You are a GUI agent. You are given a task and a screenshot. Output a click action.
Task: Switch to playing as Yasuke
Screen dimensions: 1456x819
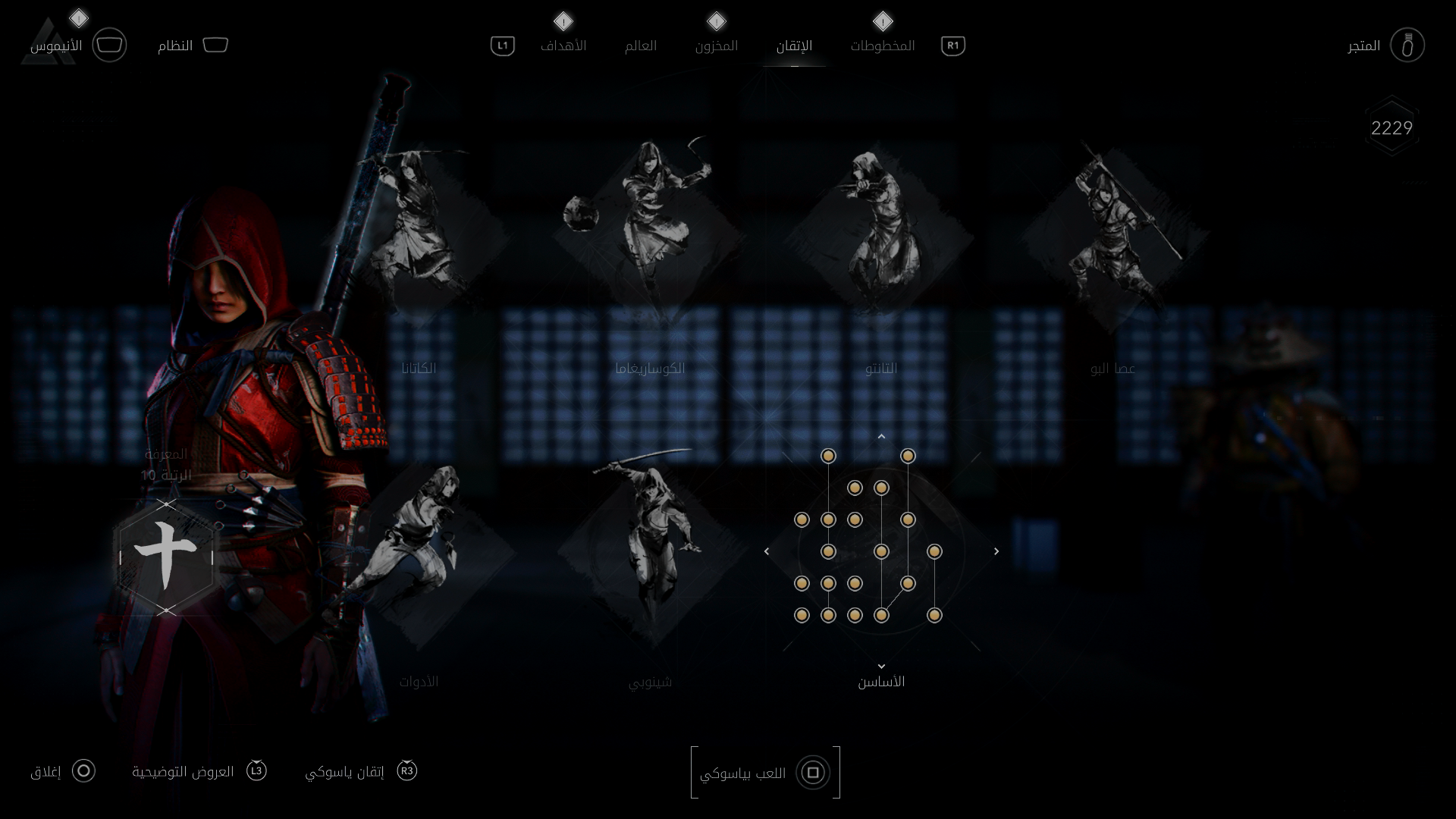pyautogui.click(x=765, y=773)
